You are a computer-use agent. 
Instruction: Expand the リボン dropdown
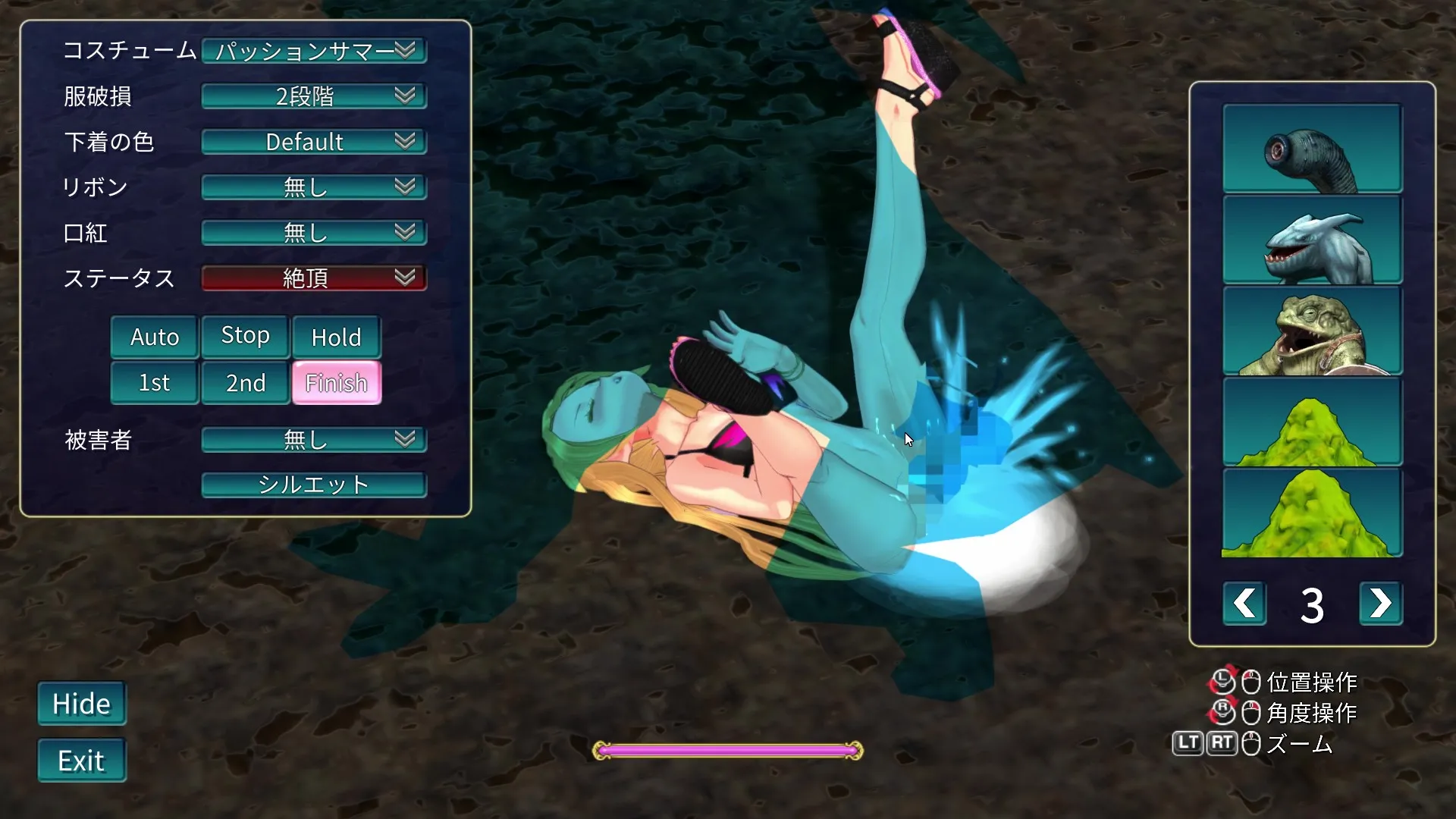[x=314, y=187]
